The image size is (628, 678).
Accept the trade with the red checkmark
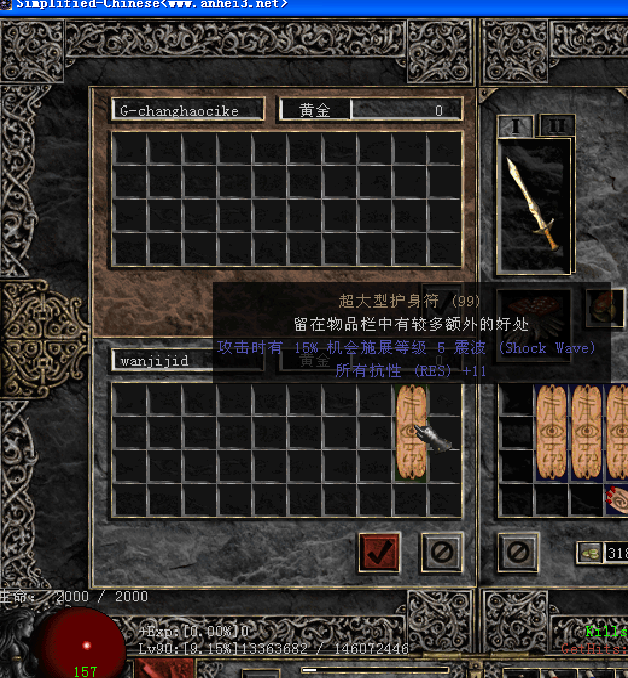click(x=379, y=551)
